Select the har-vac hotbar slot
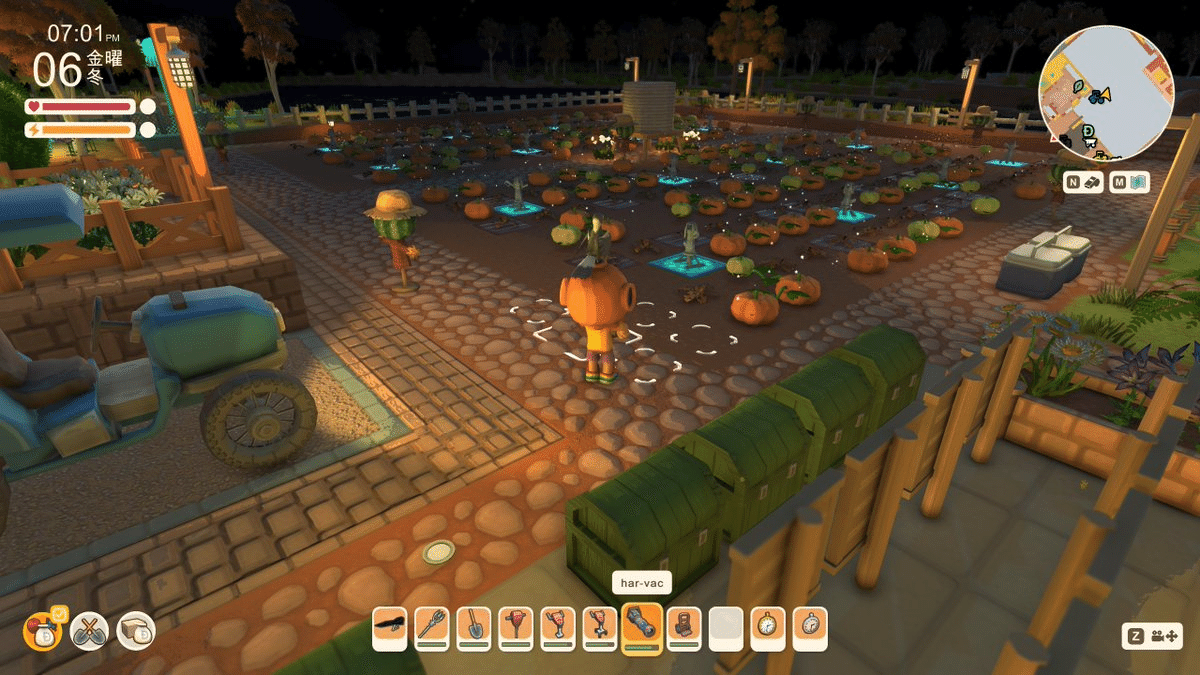 [642, 629]
